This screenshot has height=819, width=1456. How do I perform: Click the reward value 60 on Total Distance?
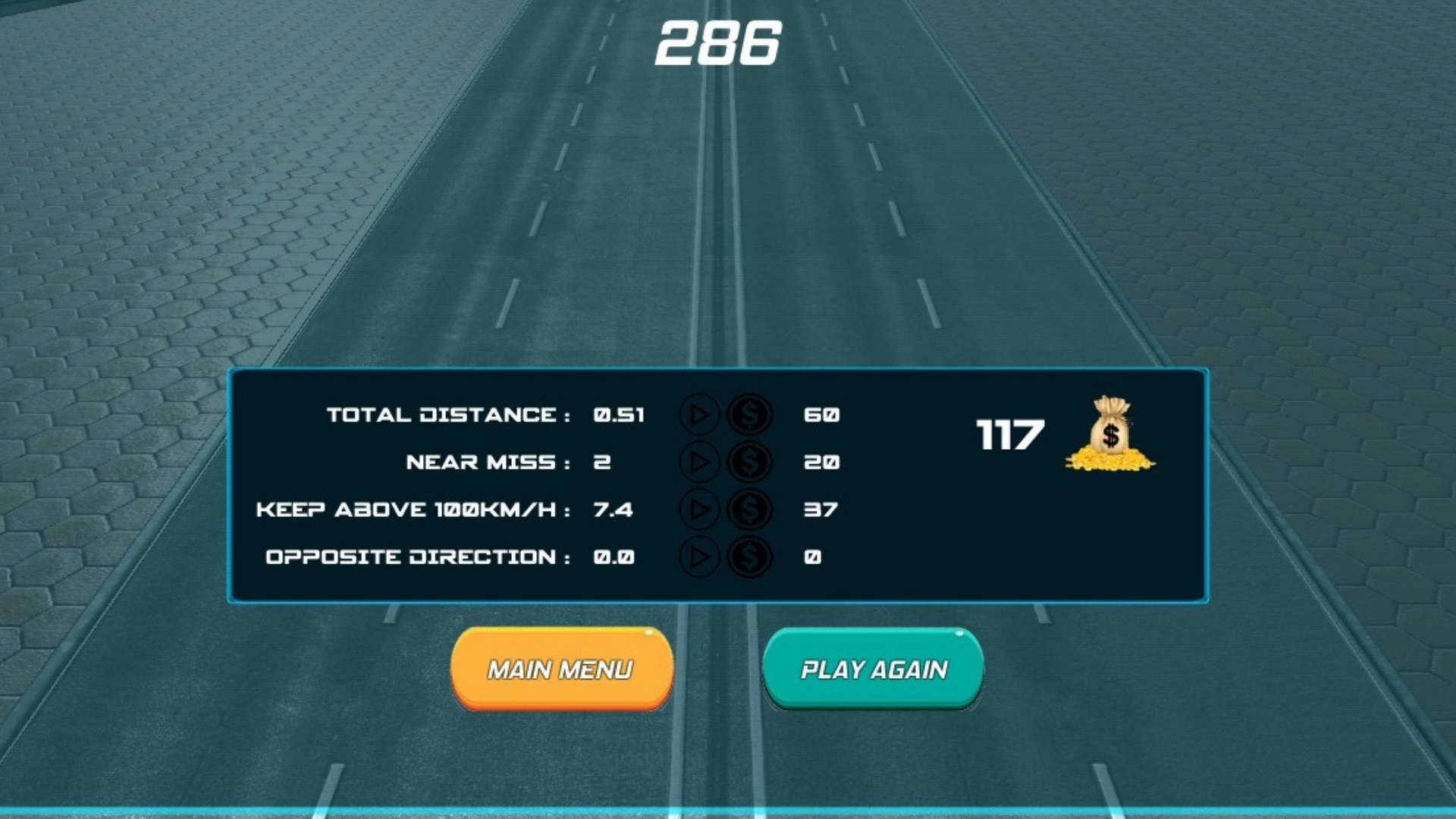821,415
